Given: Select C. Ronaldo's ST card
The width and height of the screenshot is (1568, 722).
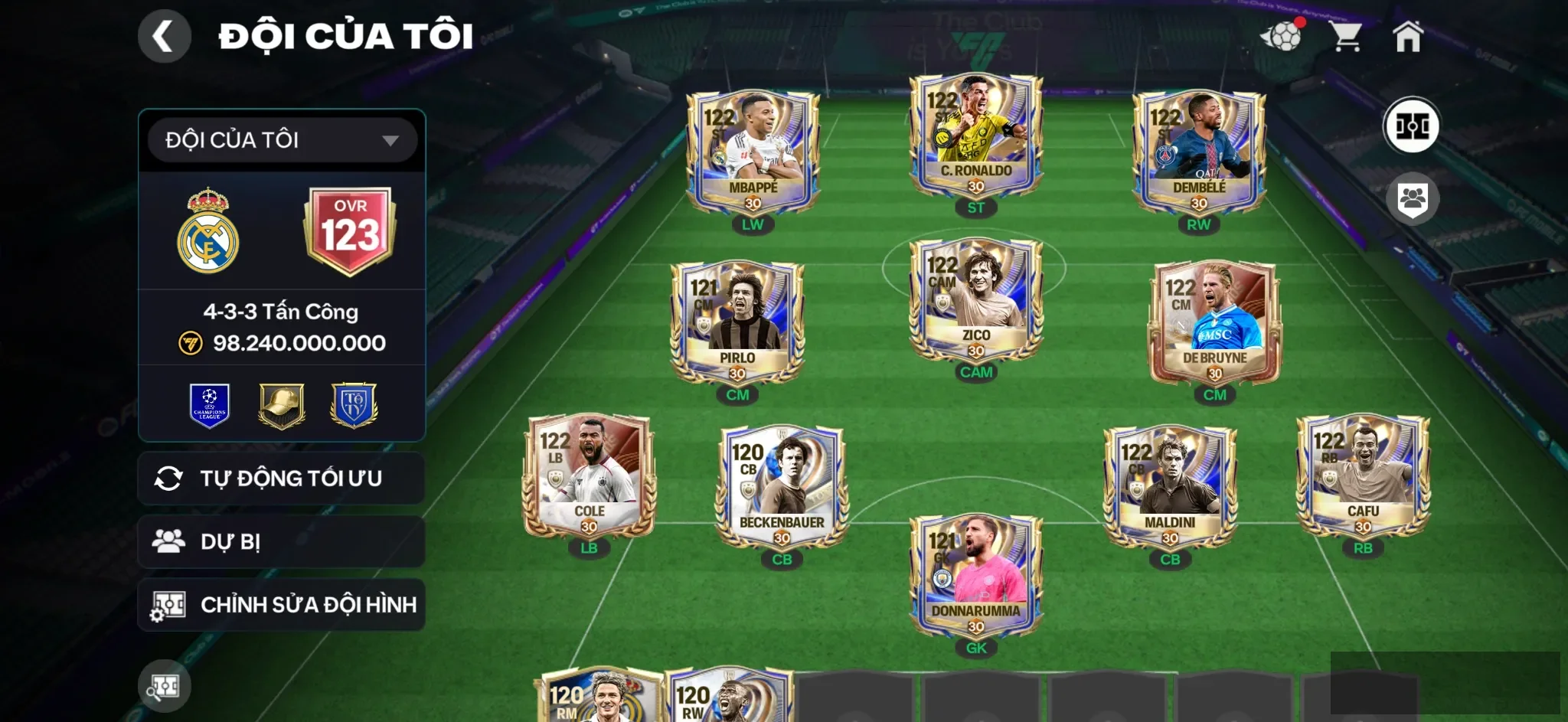Looking at the screenshot, I should (x=975, y=136).
